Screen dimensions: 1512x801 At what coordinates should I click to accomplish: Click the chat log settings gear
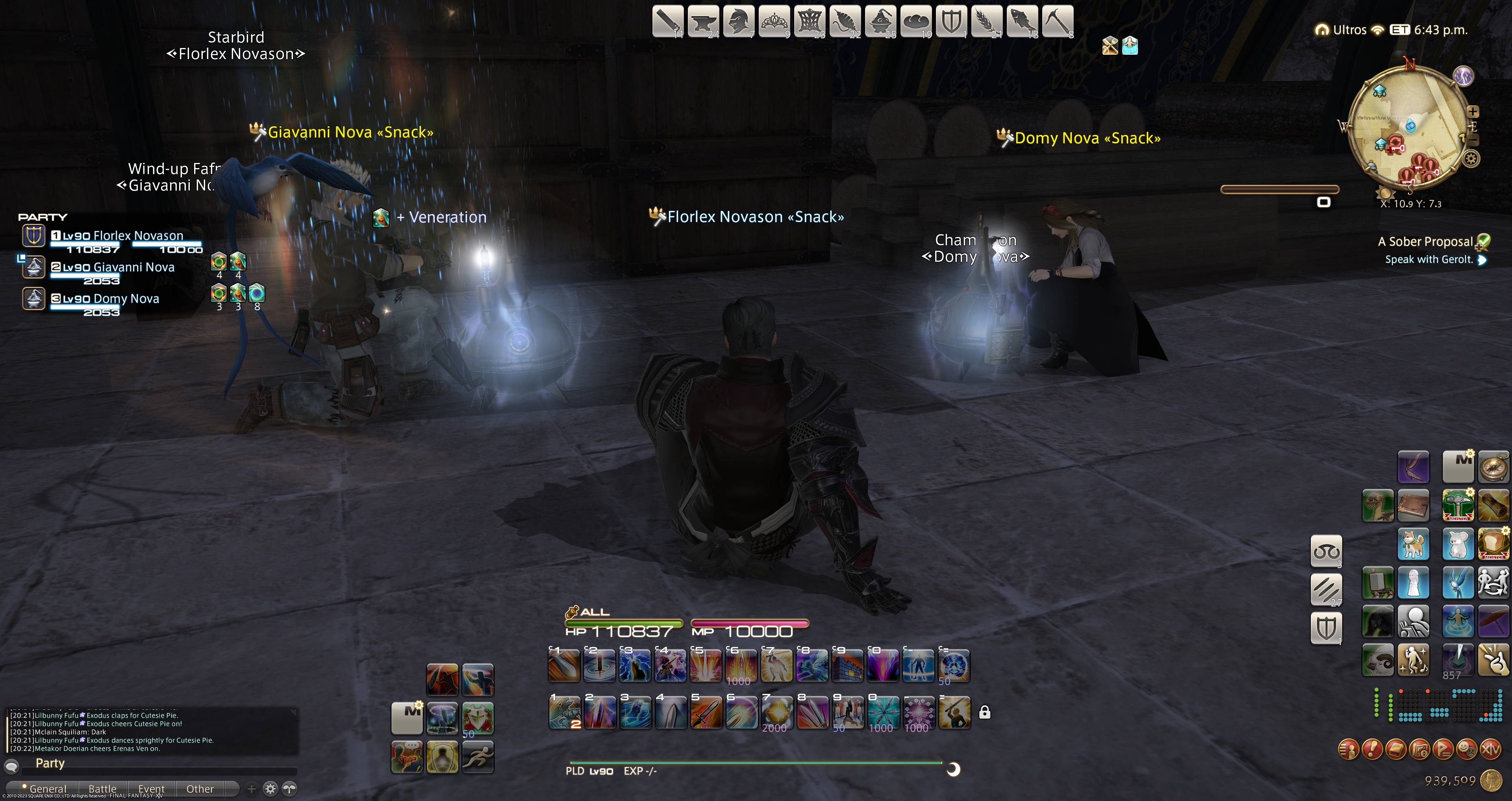pyautogui.click(x=270, y=789)
